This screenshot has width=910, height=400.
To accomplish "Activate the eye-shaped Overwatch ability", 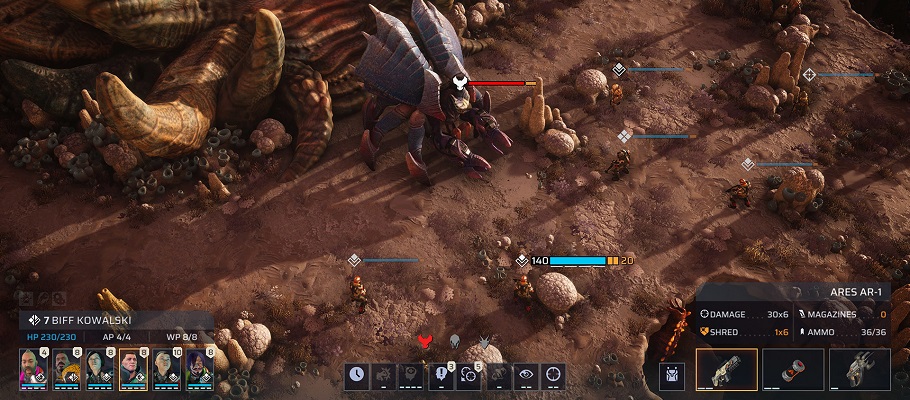I will [525, 376].
